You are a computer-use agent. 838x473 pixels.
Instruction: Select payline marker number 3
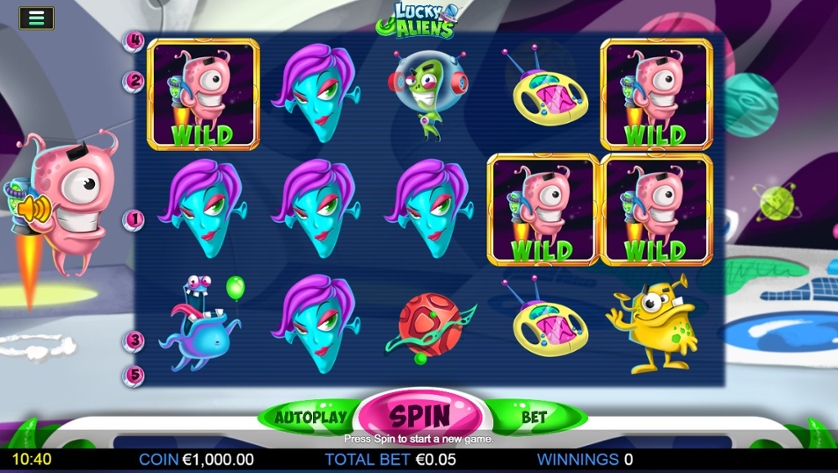point(135,340)
